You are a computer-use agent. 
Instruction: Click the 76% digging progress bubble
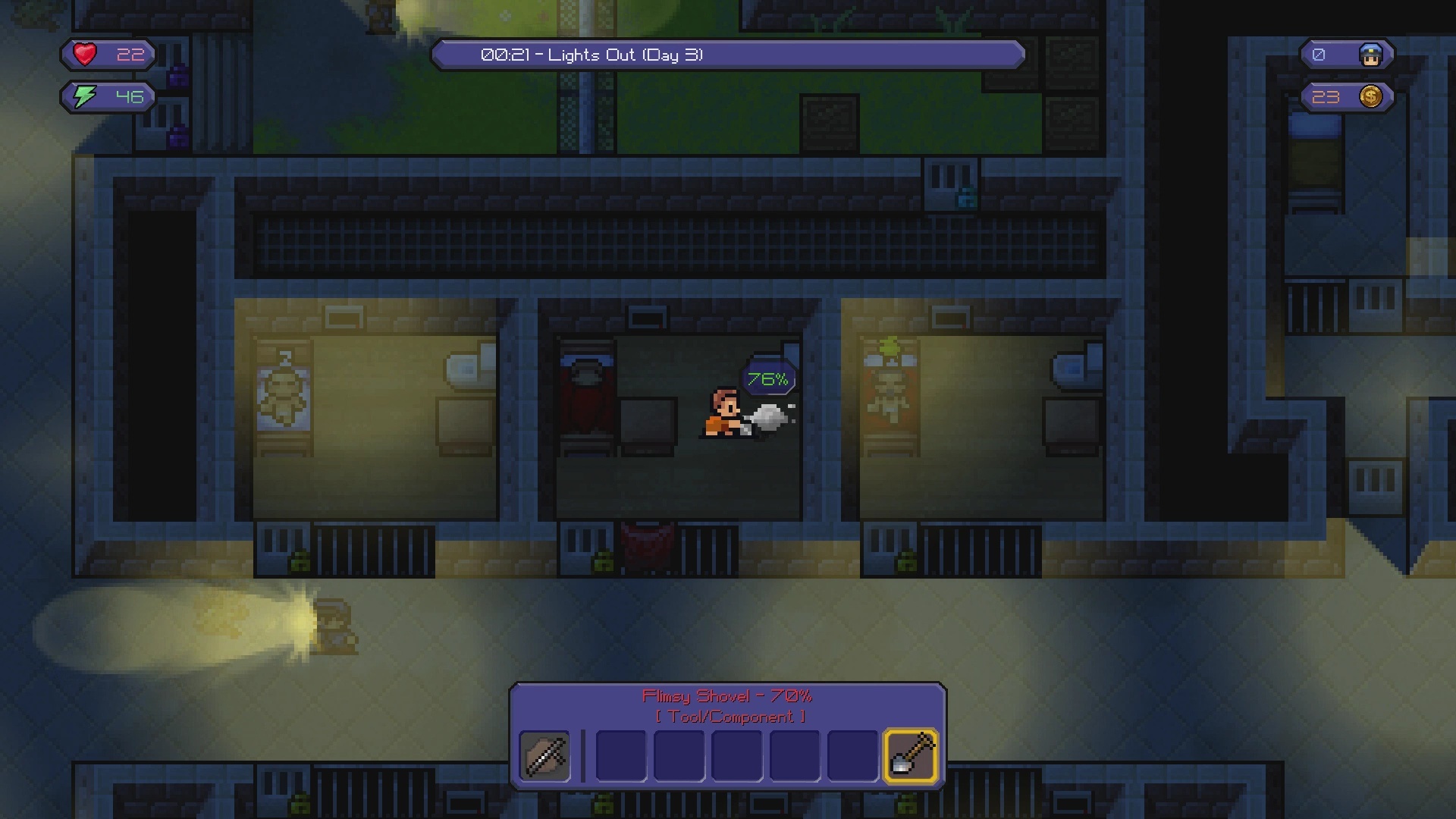(767, 377)
